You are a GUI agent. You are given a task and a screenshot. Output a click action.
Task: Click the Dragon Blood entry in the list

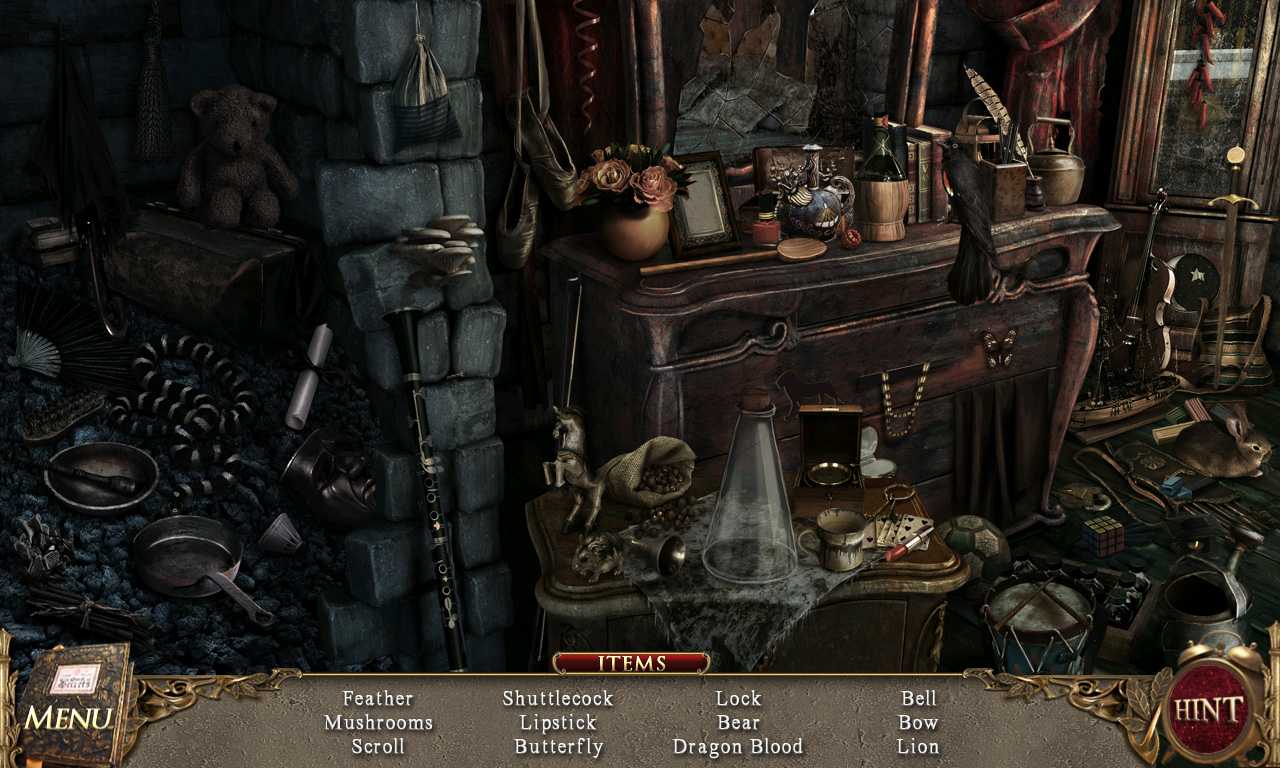click(x=739, y=746)
